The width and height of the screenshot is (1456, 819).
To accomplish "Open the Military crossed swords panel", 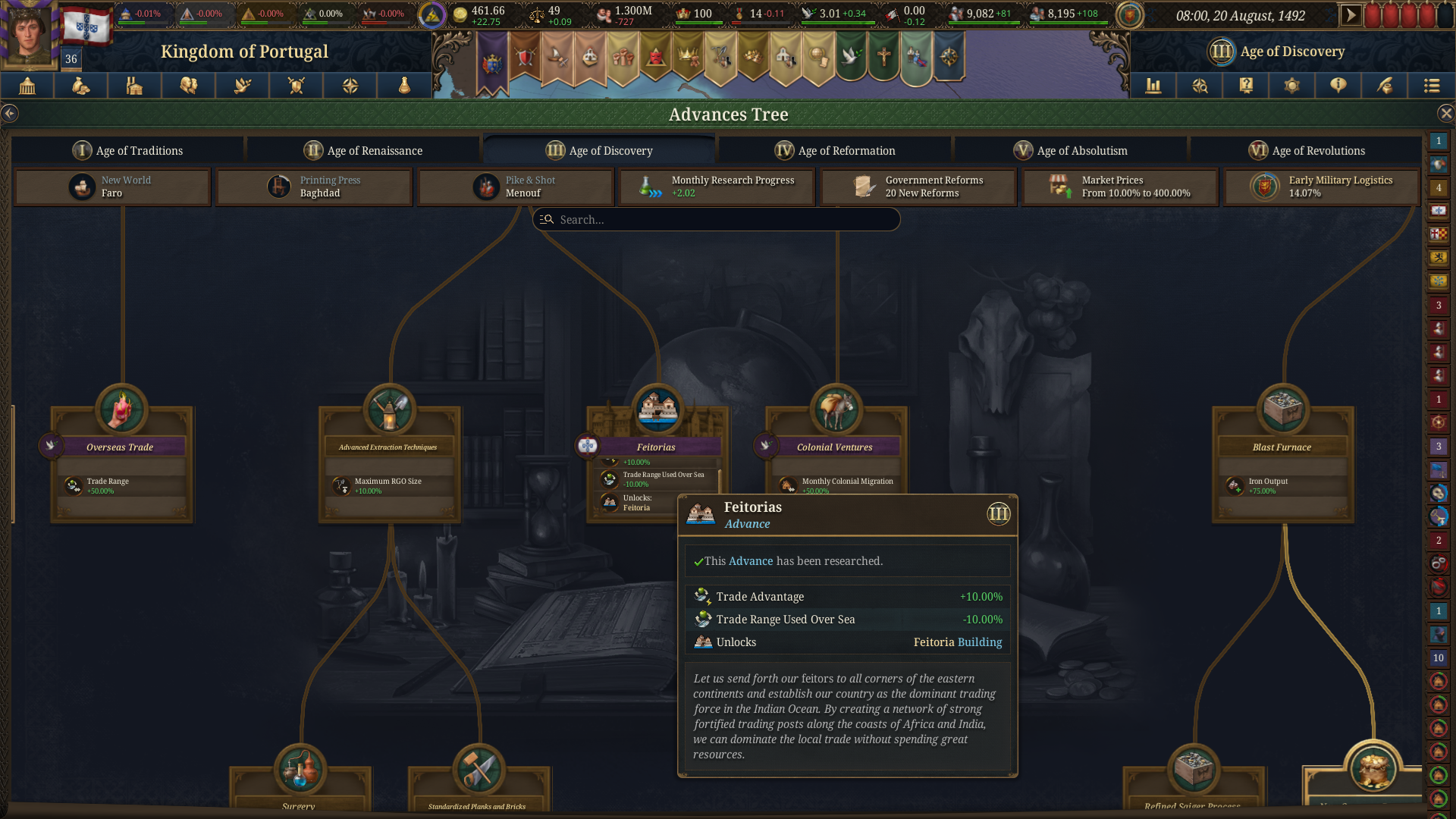I will pyautogui.click(x=296, y=86).
